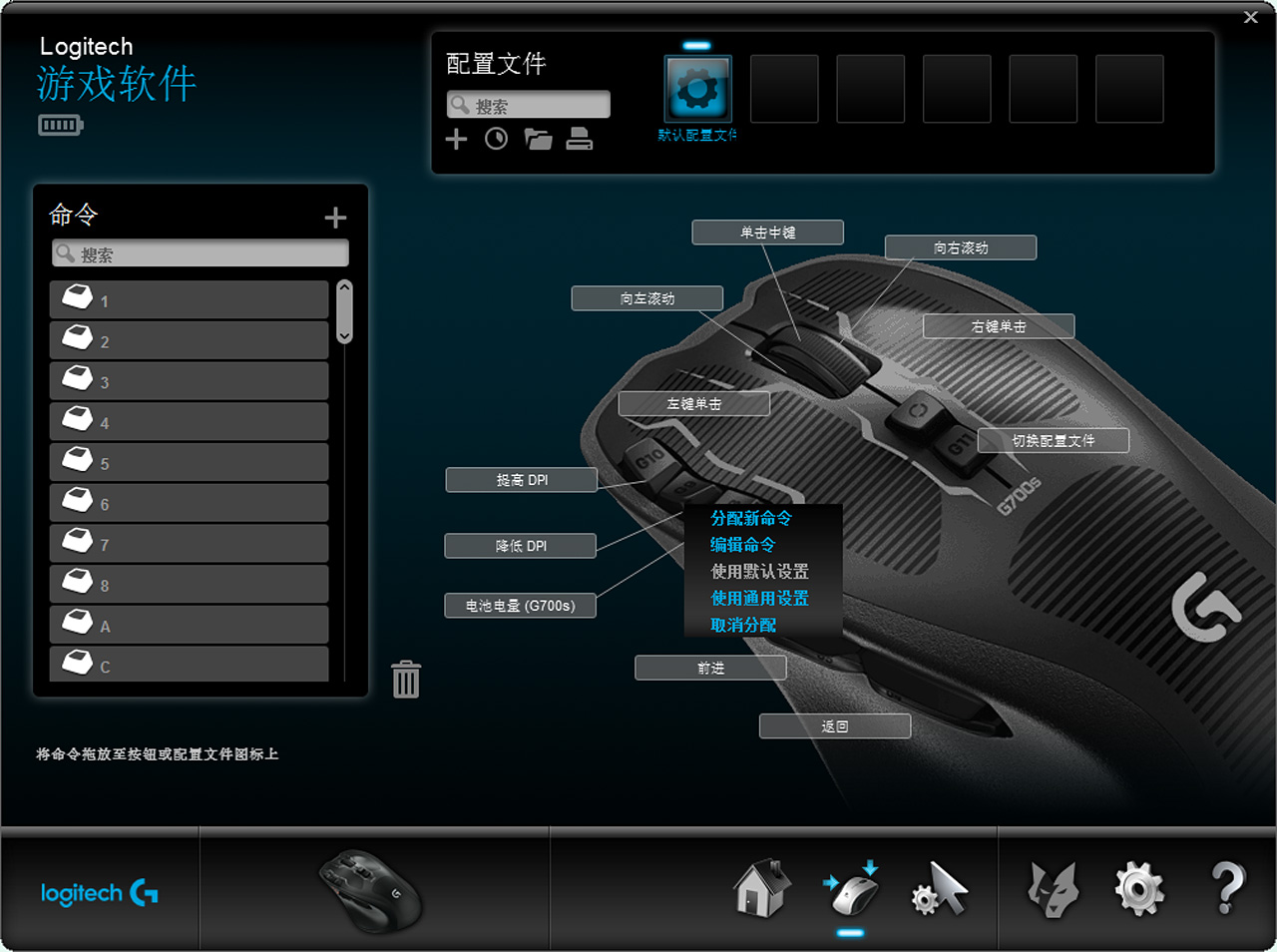The width and height of the screenshot is (1277, 952).
Task: Open the profile folder icon
Action: 539,139
